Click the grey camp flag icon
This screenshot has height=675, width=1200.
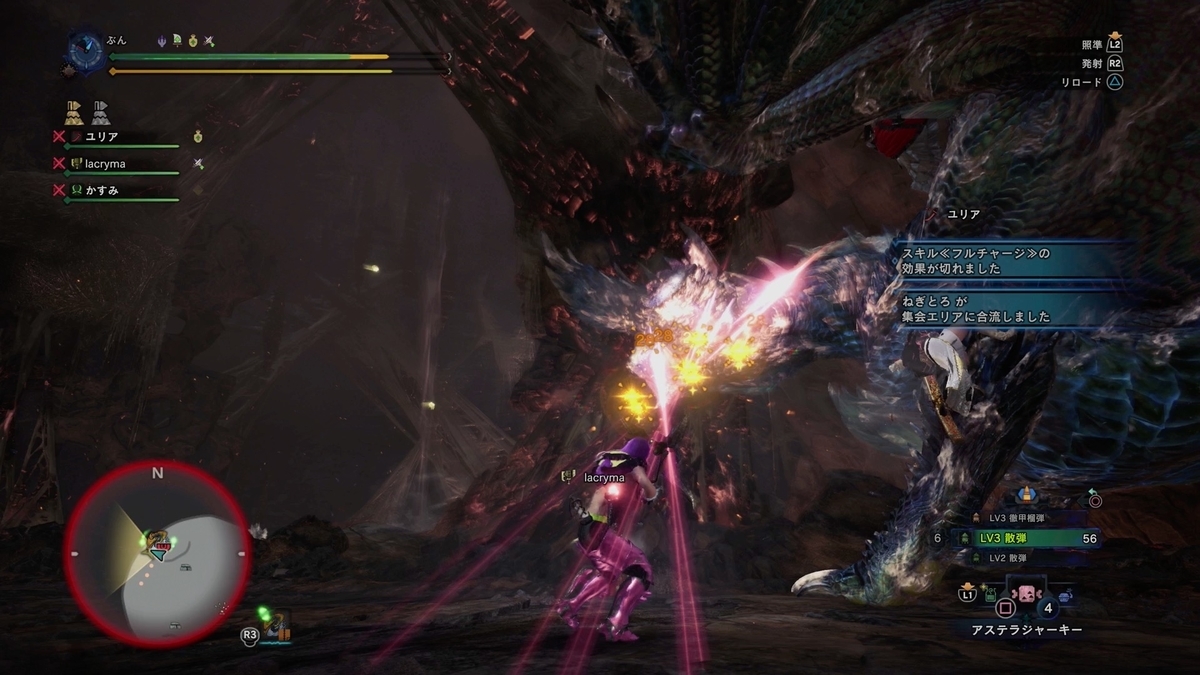pos(100,110)
